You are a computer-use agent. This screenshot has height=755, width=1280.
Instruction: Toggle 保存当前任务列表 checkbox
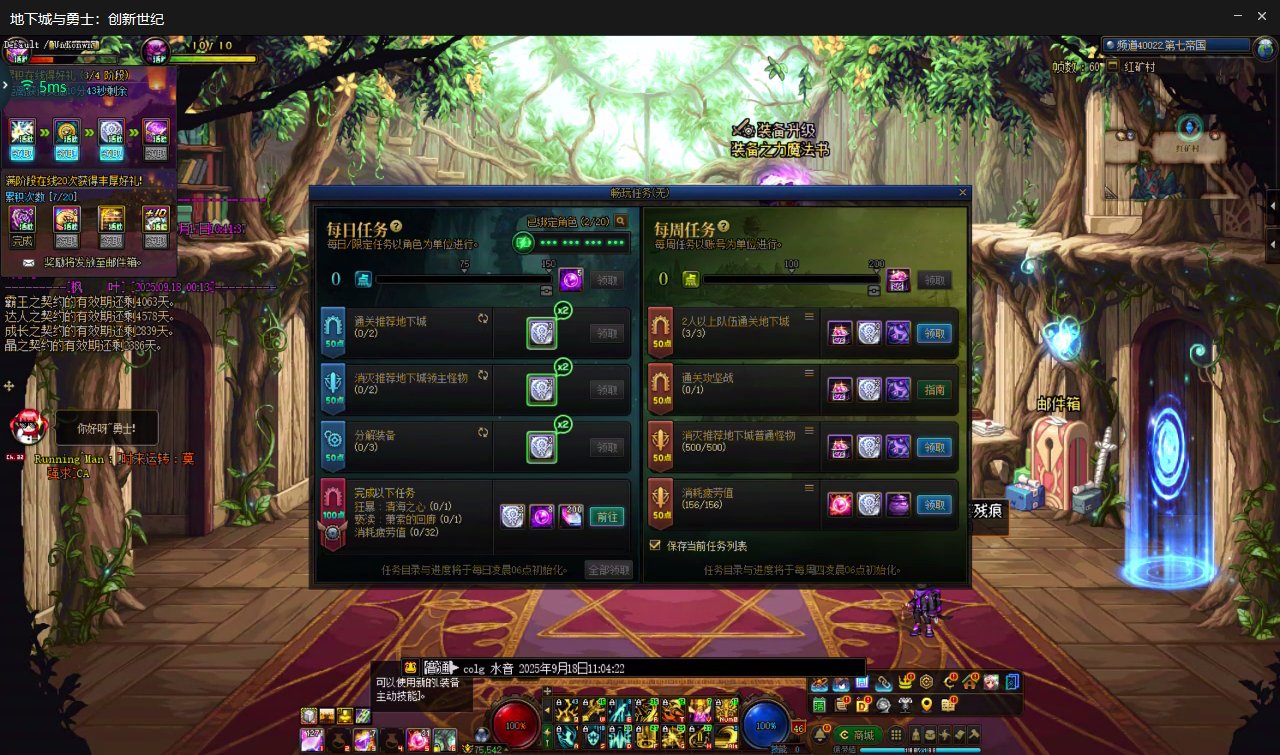point(655,546)
